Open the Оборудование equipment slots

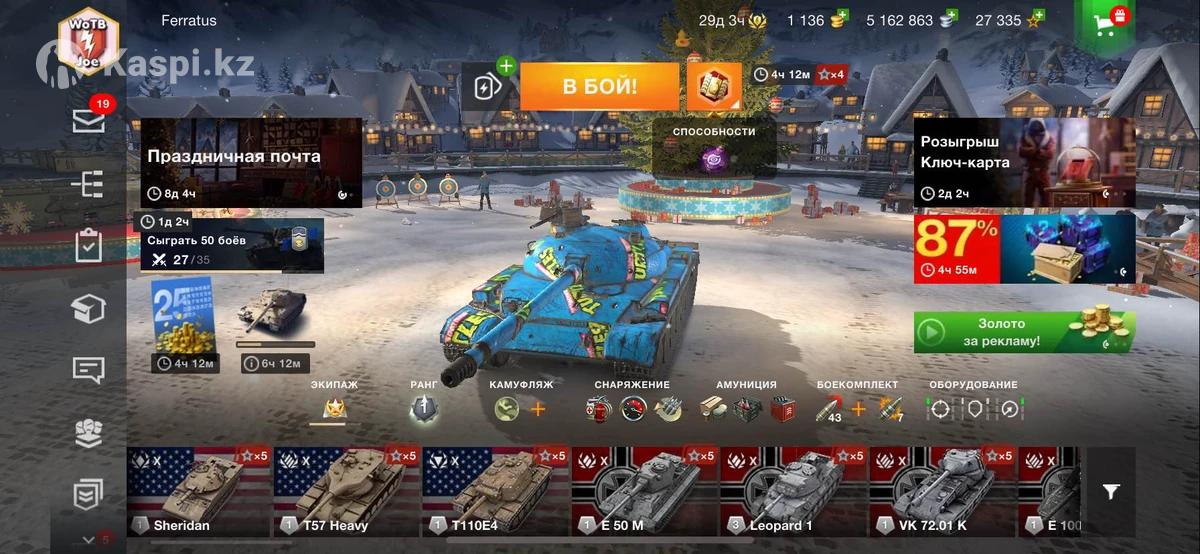click(973, 408)
